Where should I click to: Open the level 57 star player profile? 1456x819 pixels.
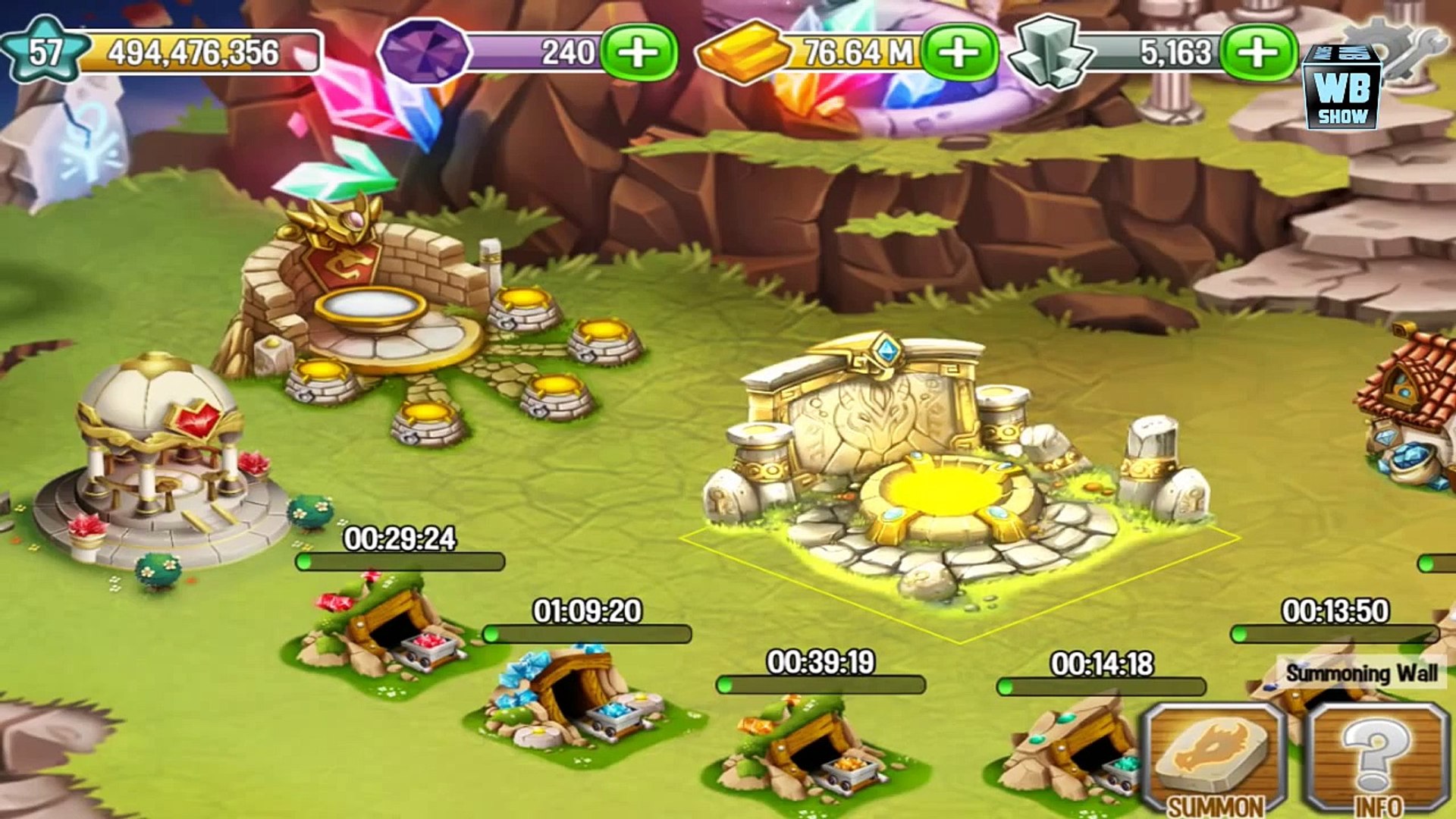pyautogui.click(x=44, y=51)
